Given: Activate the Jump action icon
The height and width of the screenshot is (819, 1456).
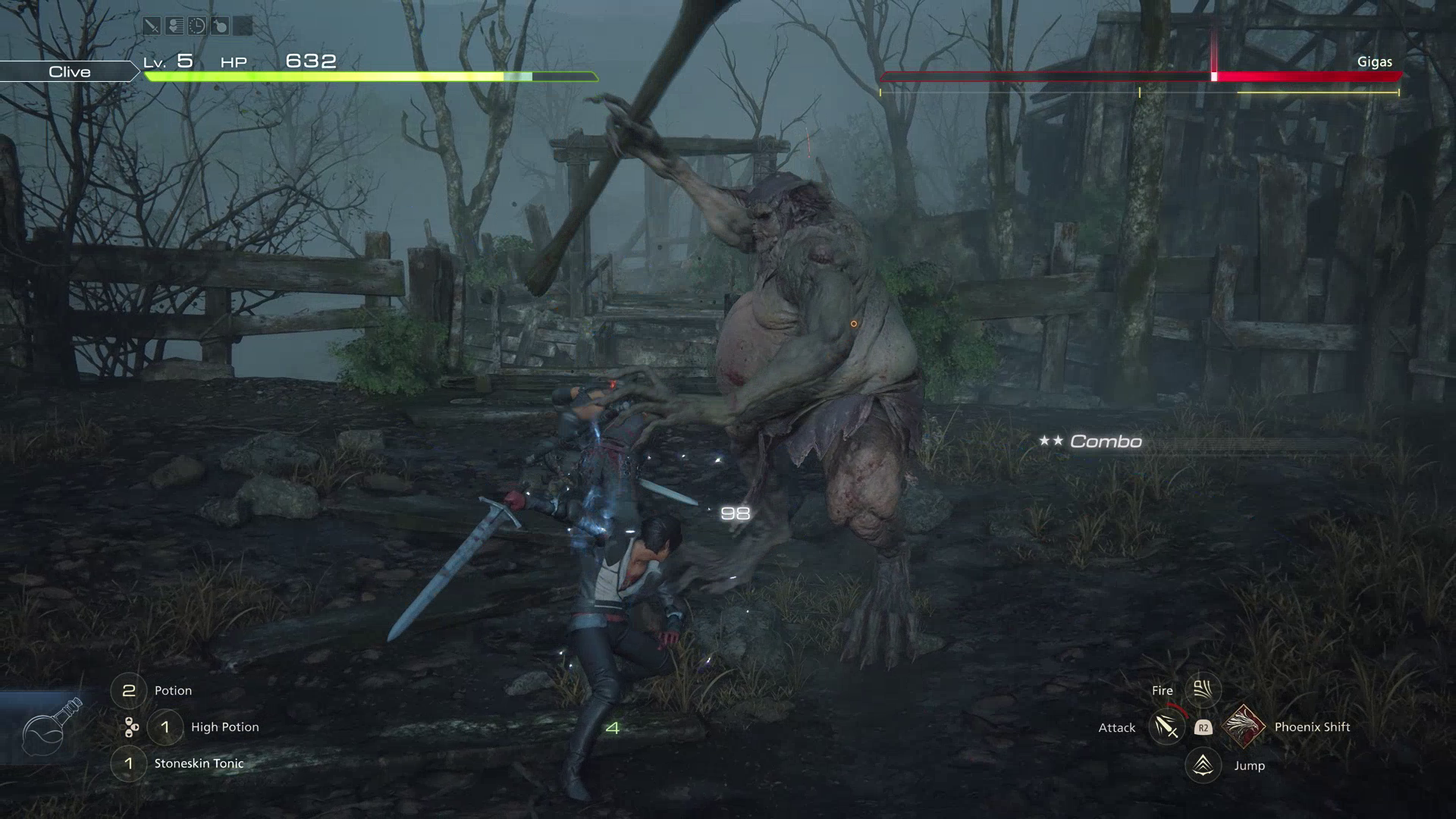Looking at the screenshot, I should (1203, 765).
